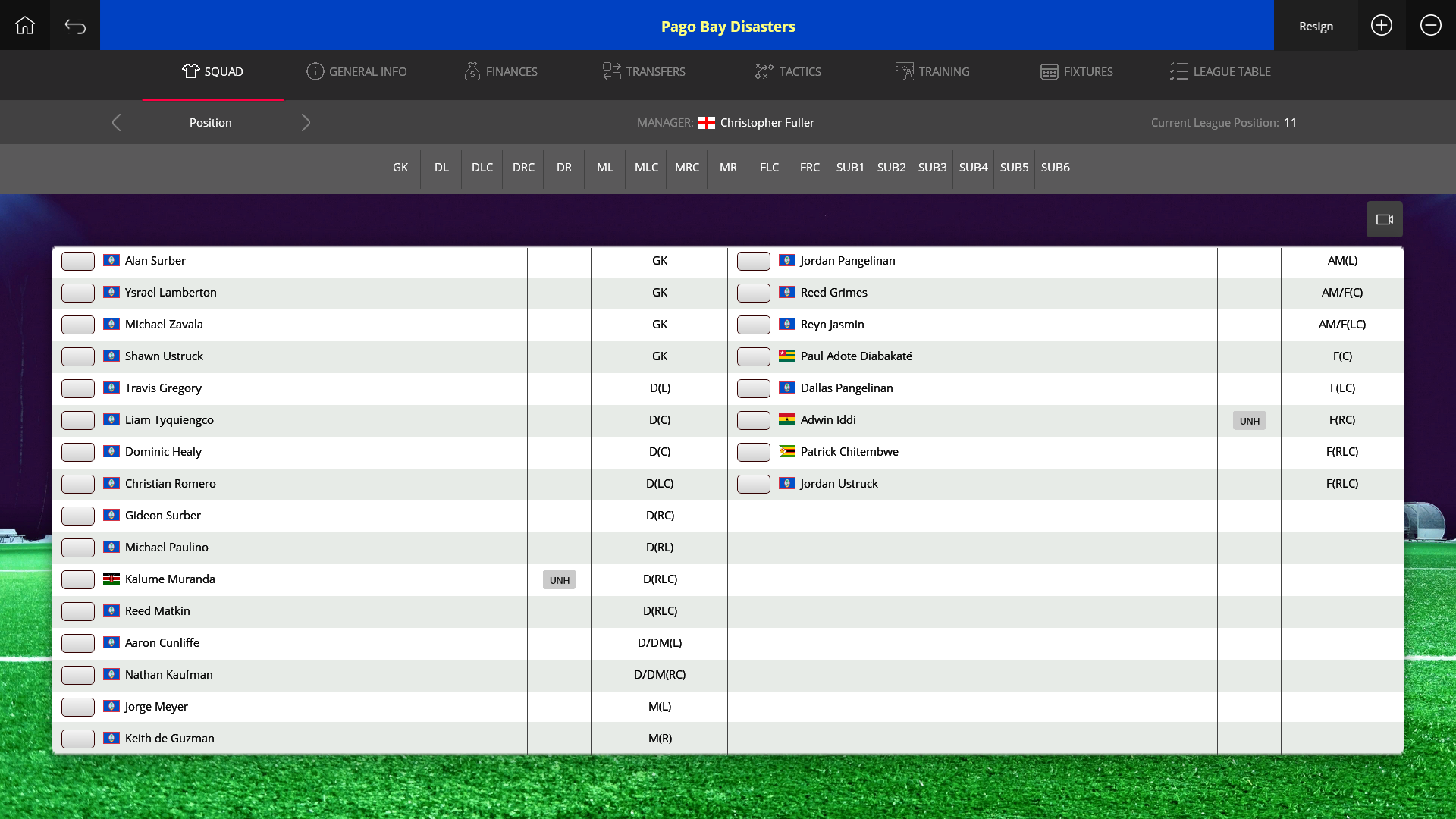
Task: Open player Paul Adote Diabakaté
Action: coord(856,356)
